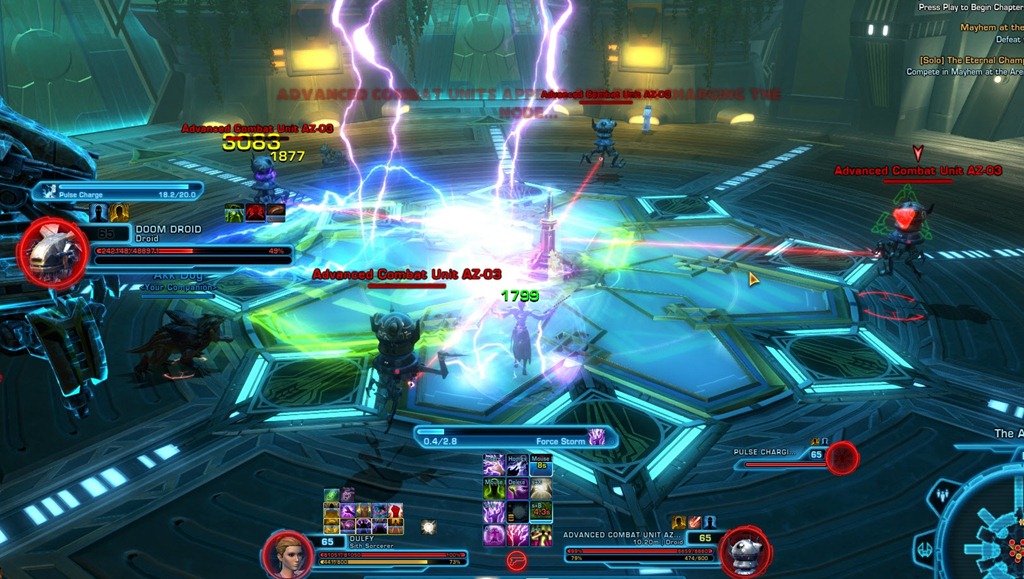Image resolution: width=1024 pixels, height=579 pixels.
Task: Use the green ability with 4.3s cooldown
Action: pos(541,512)
